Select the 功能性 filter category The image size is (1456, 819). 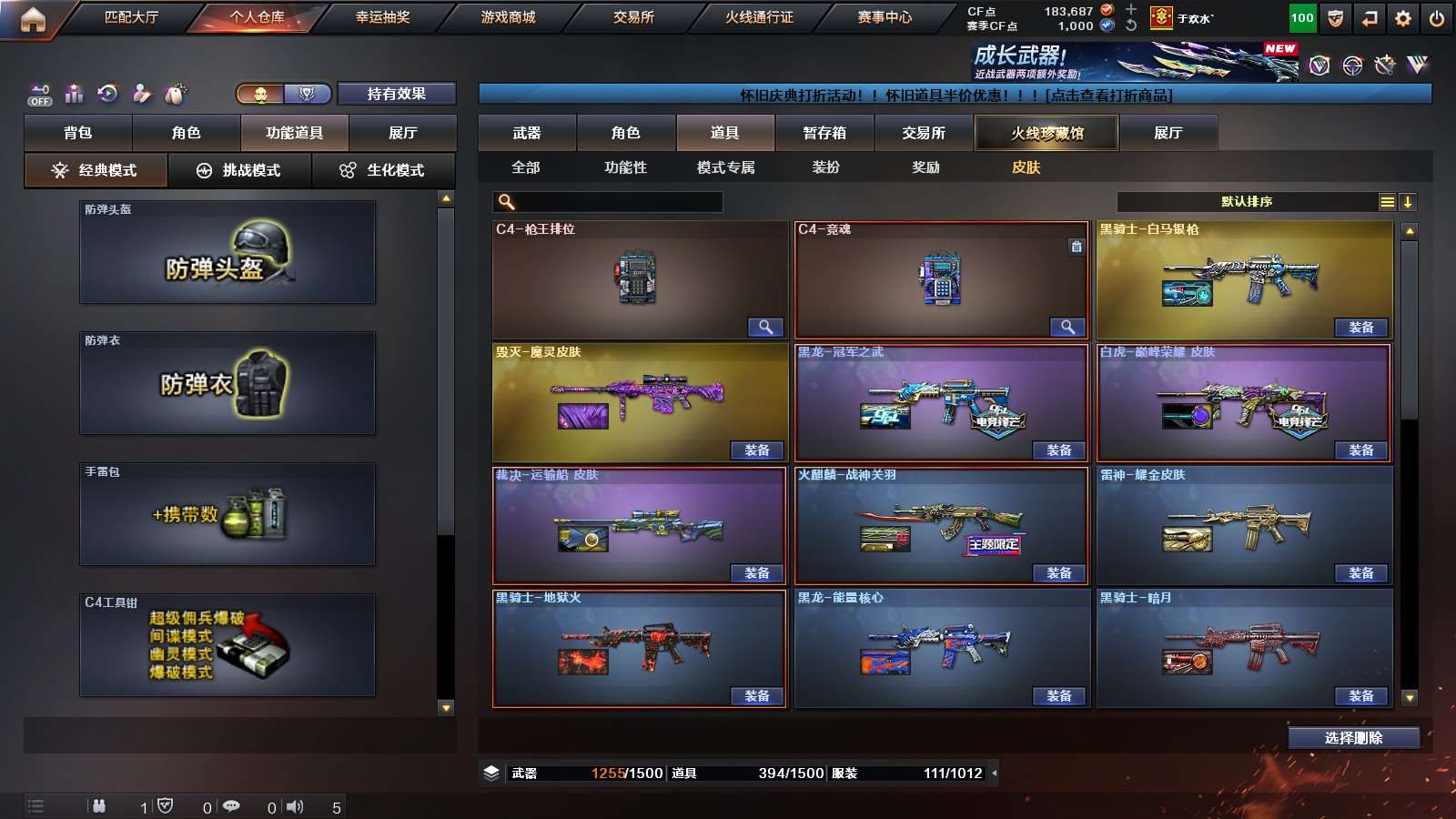(625, 167)
